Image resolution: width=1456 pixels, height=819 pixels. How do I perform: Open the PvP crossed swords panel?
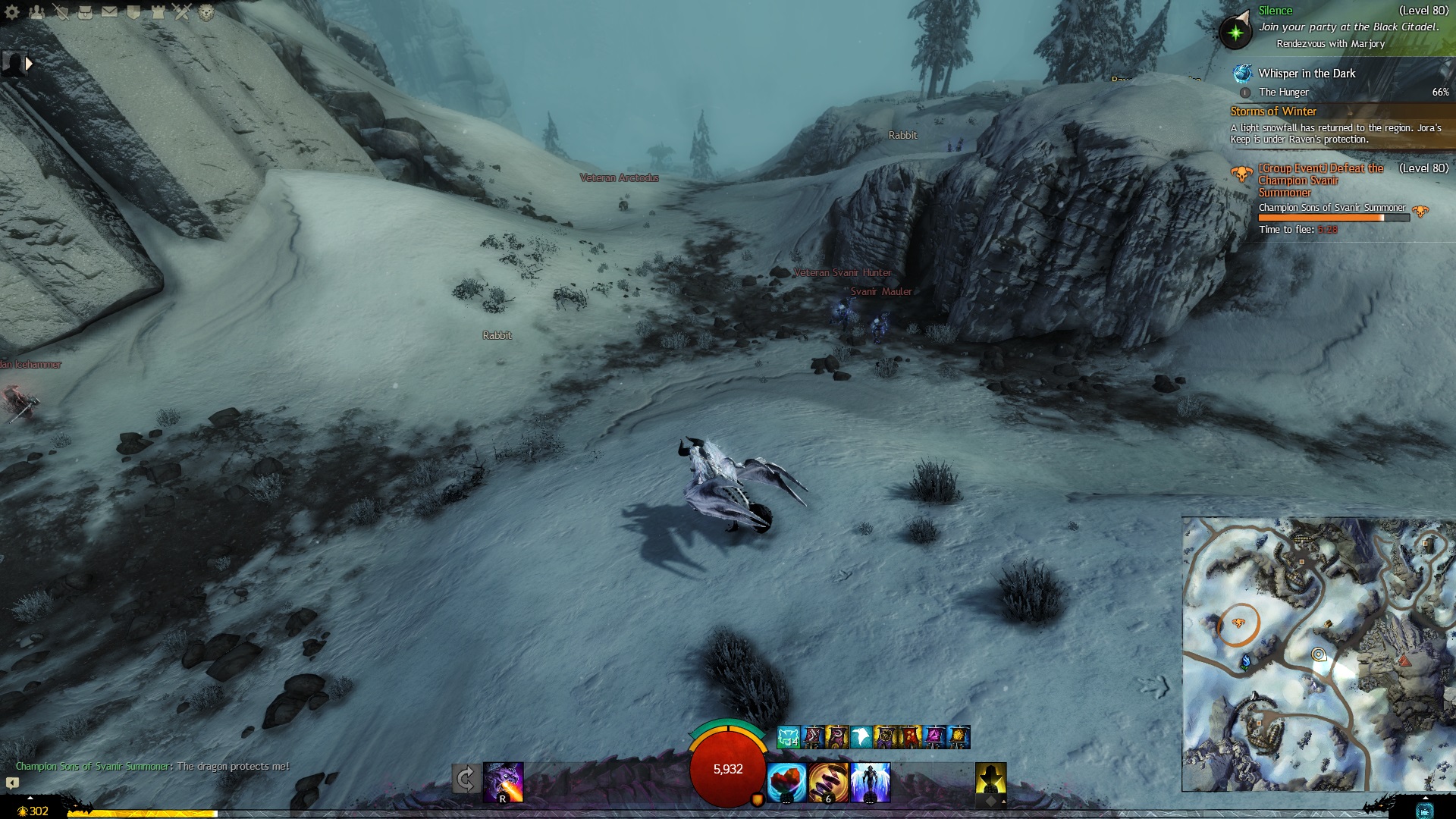[182, 12]
